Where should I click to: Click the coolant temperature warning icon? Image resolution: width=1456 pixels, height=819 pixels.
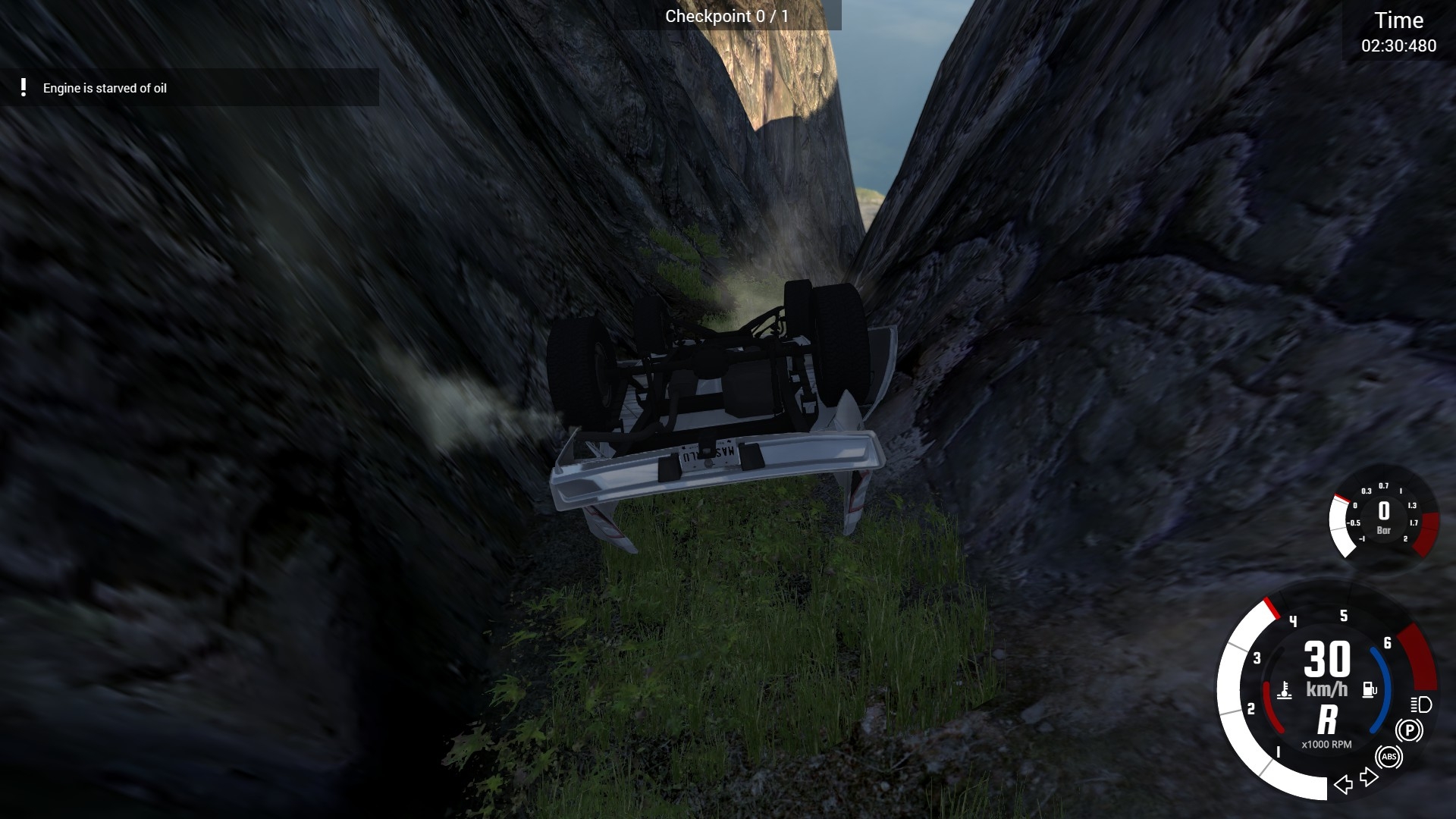click(x=1285, y=690)
